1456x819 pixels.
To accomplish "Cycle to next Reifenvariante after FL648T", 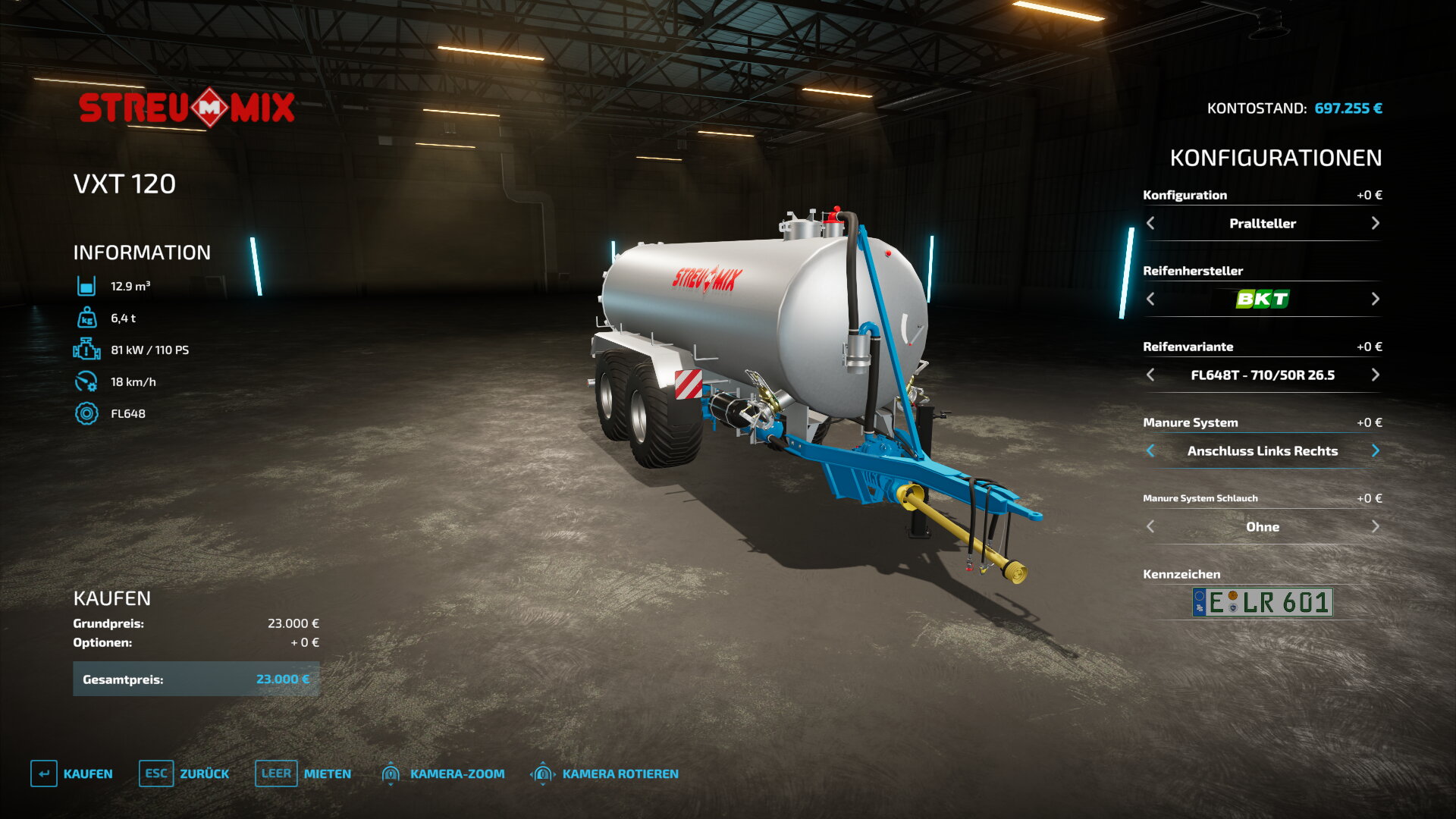I will coord(1375,375).
